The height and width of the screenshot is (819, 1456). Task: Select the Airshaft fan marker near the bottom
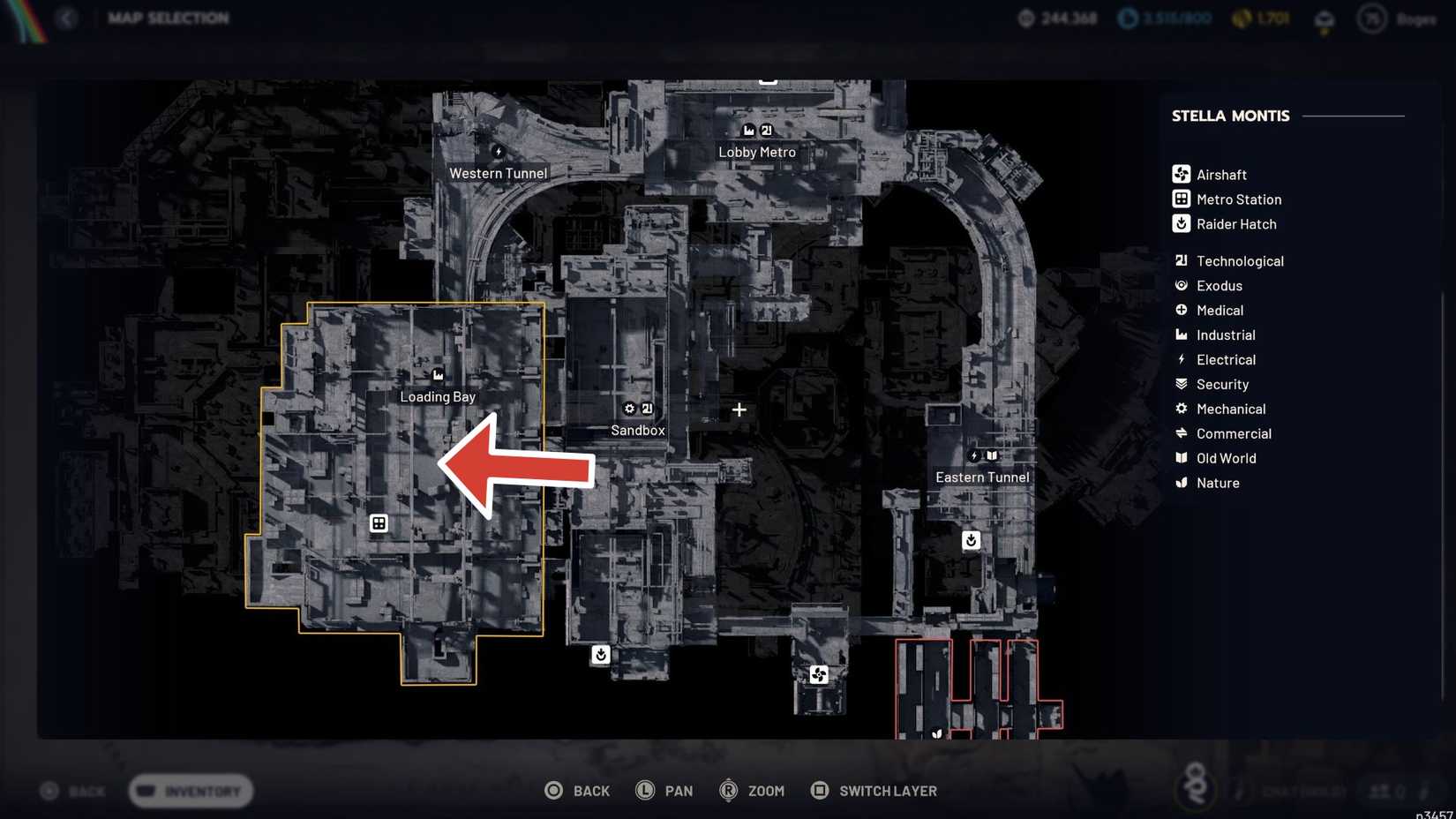818,674
